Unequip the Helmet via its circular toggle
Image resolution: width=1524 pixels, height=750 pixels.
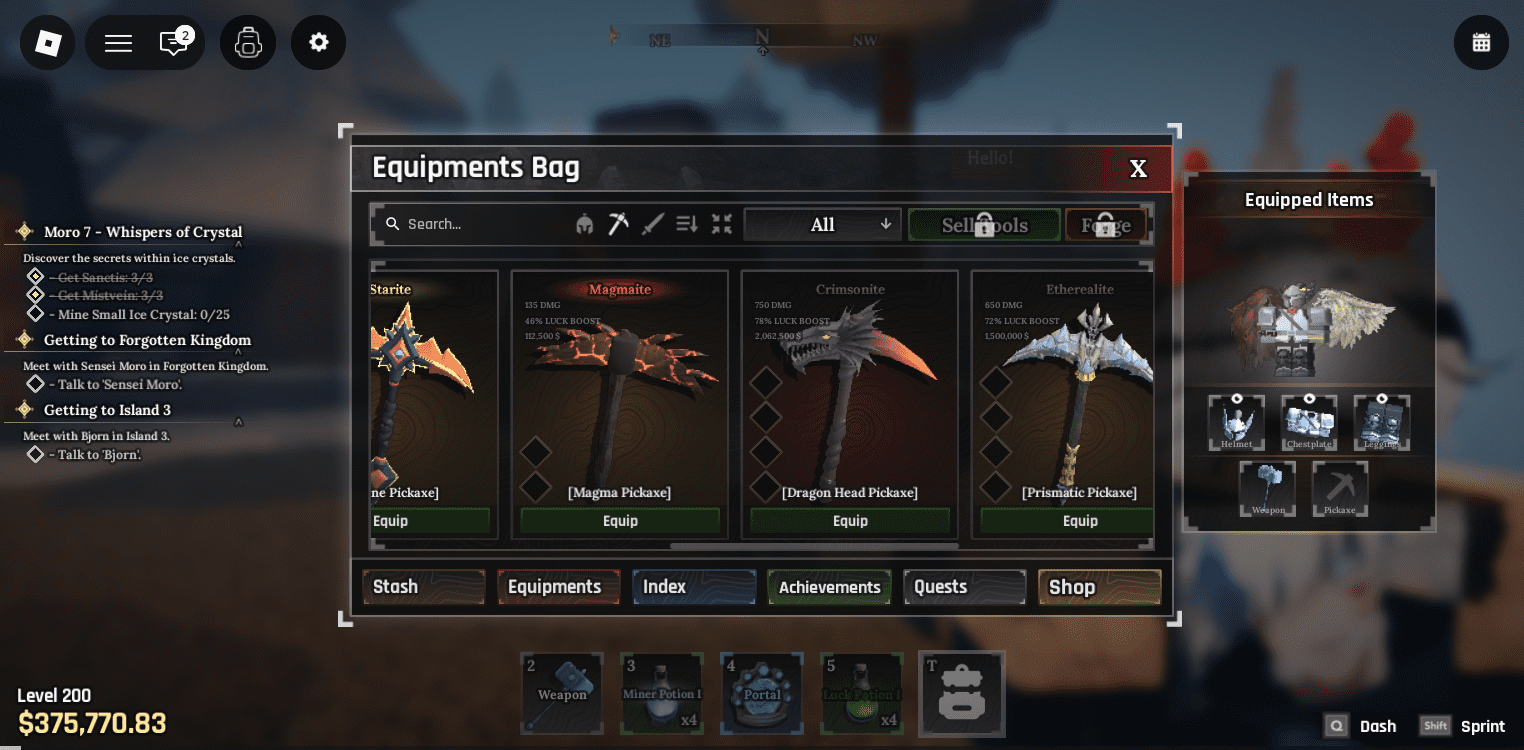pos(1237,398)
